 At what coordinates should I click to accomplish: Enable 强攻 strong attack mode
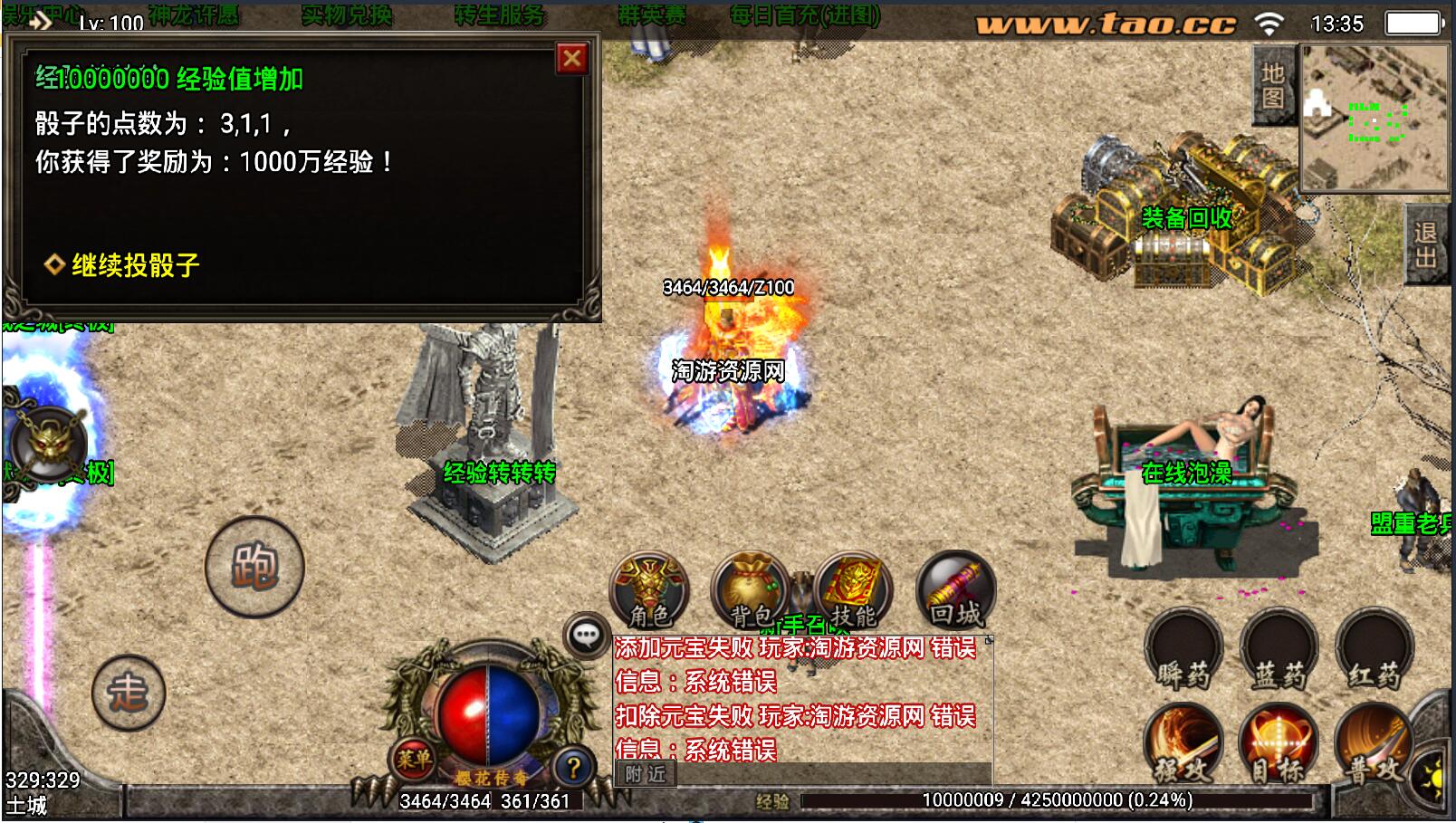1185,742
